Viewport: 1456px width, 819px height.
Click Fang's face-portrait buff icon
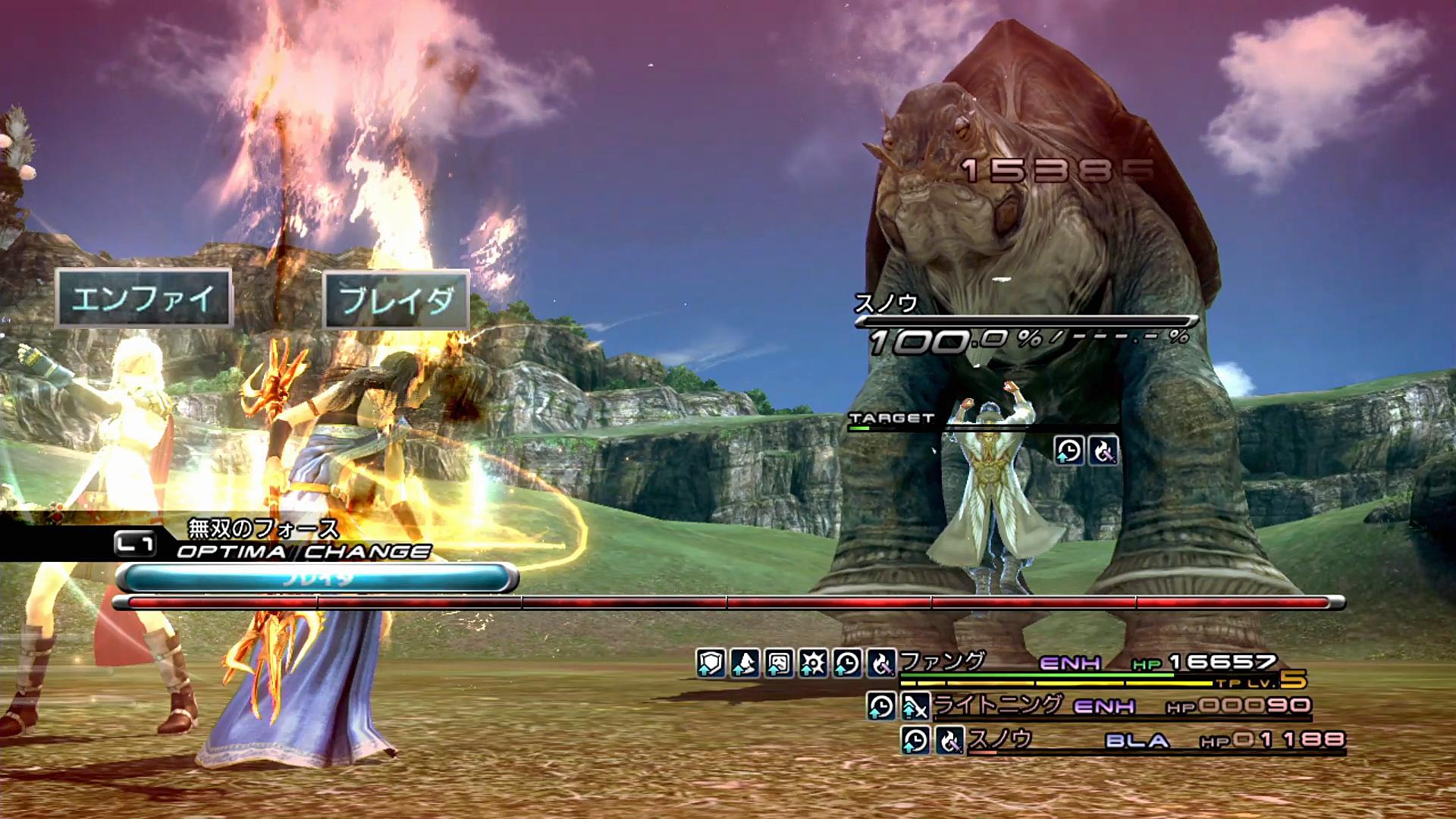(779, 664)
